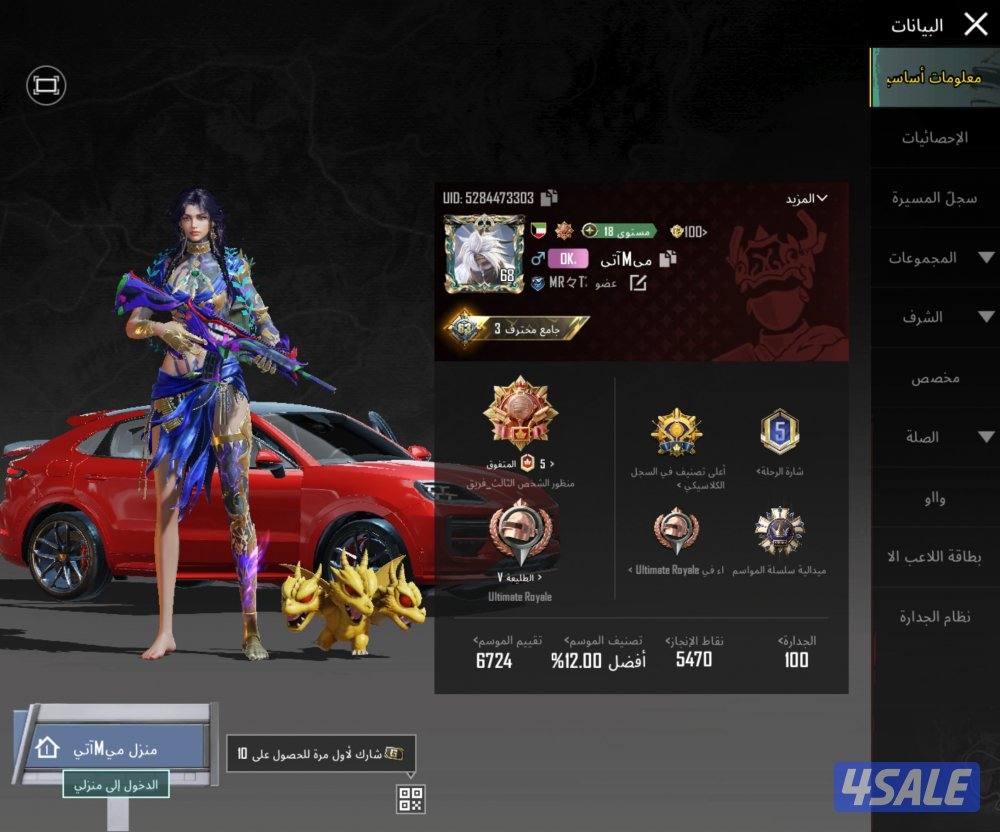This screenshot has width=1000, height=832.
Task: View the جامع محترف collector level badge
Action: (518, 328)
